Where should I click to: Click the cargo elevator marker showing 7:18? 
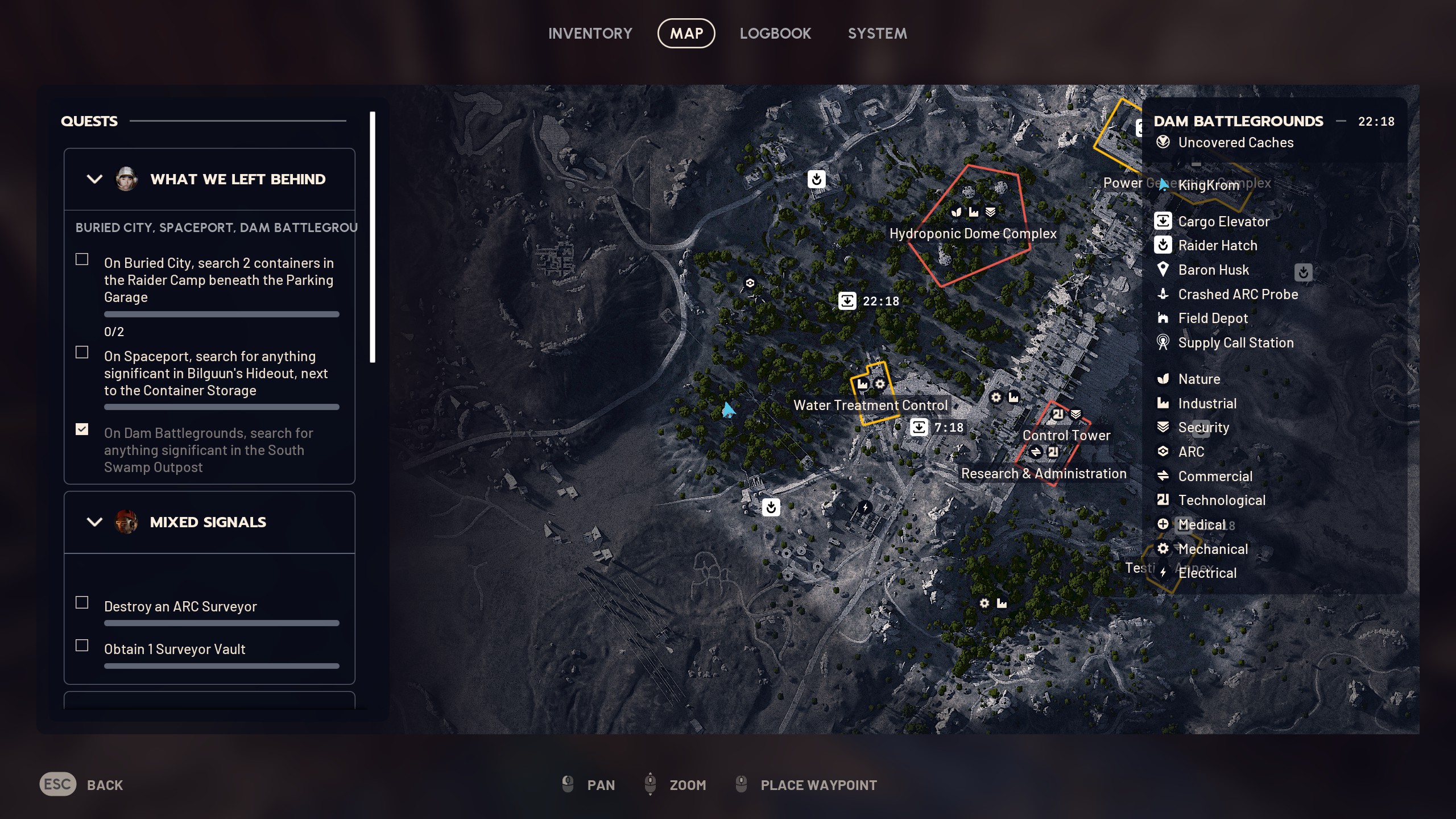pos(919,427)
